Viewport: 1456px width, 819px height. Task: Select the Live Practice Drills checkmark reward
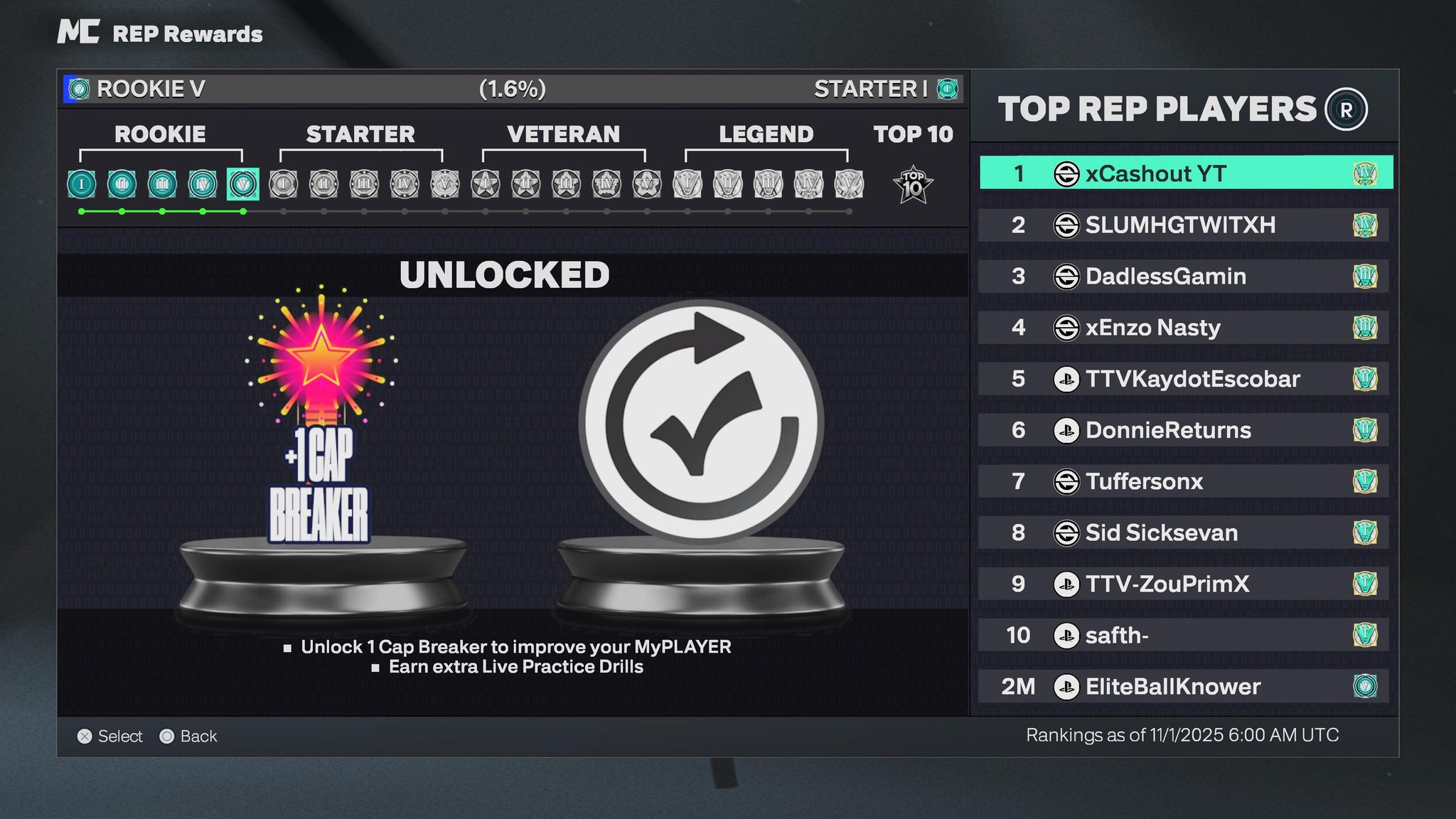[701, 423]
